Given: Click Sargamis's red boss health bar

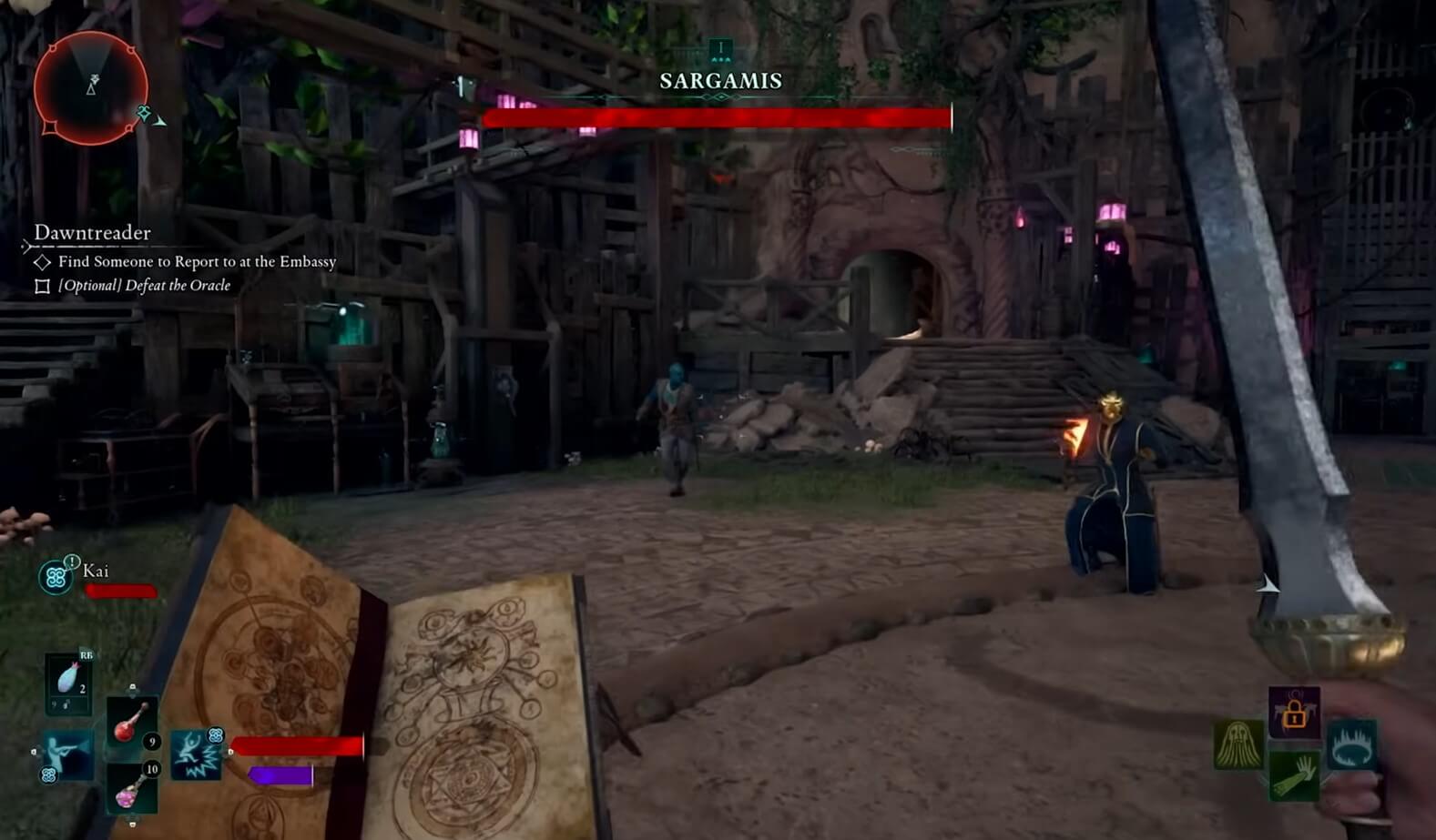Looking at the screenshot, I should (x=718, y=116).
